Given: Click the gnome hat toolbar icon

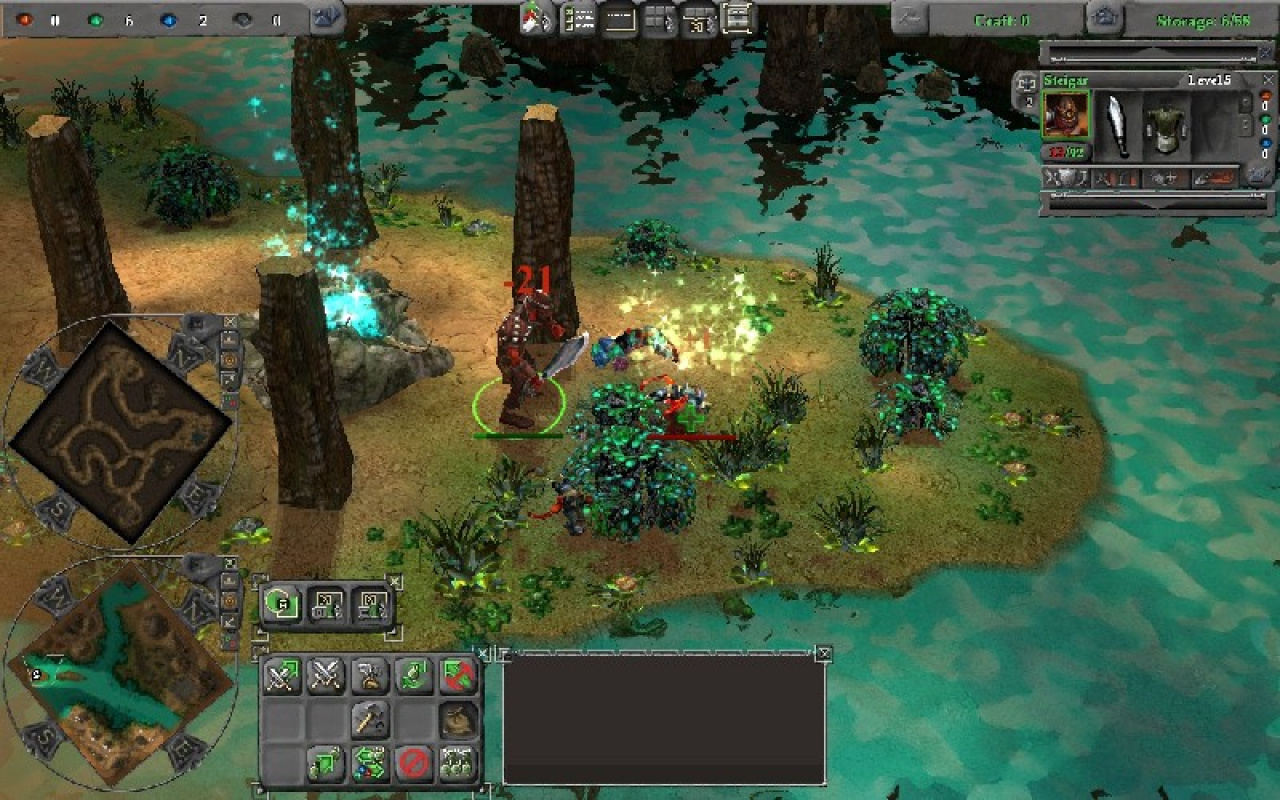Looking at the screenshot, I should point(537,19).
